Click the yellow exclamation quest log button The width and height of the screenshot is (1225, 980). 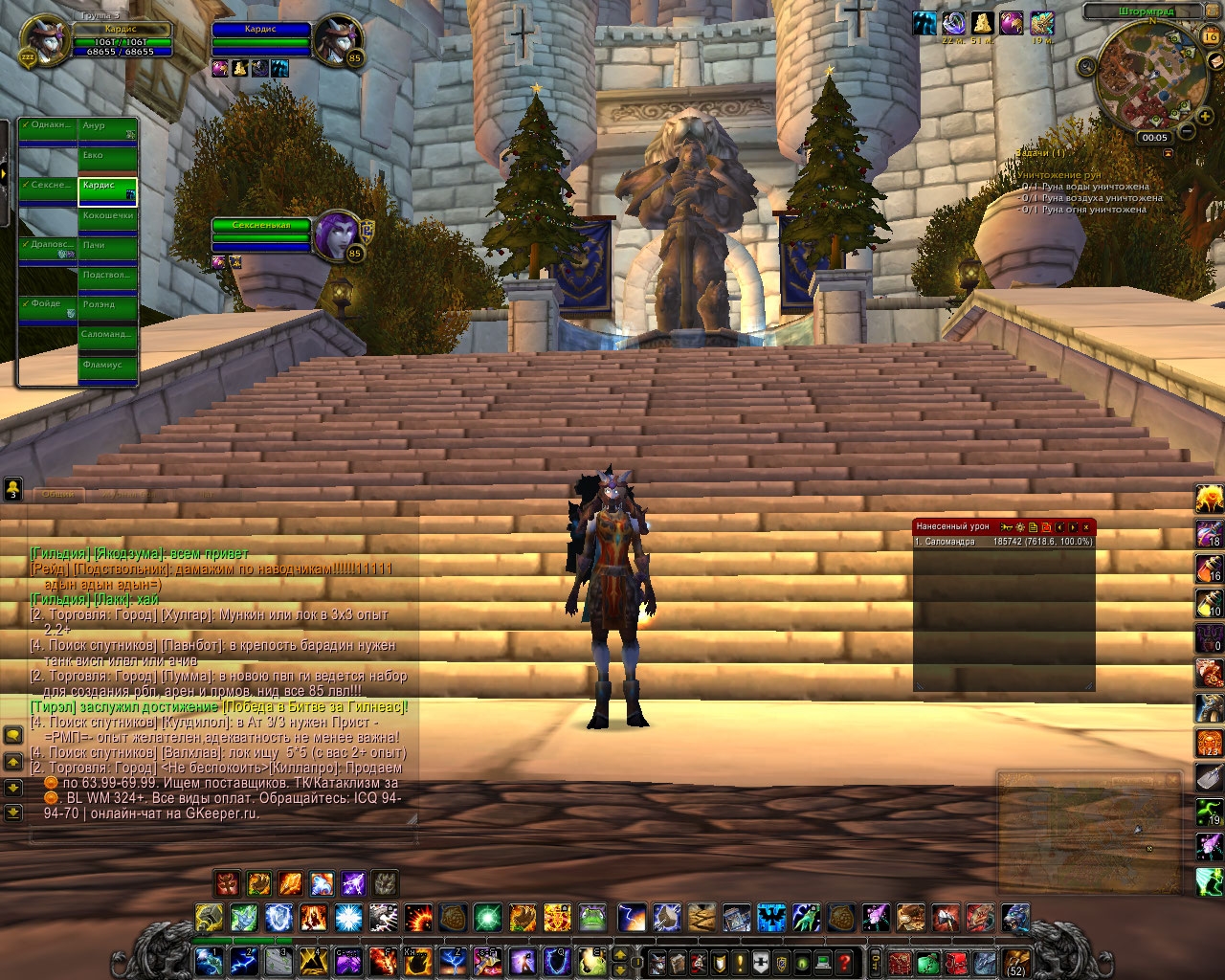[739, 961]
